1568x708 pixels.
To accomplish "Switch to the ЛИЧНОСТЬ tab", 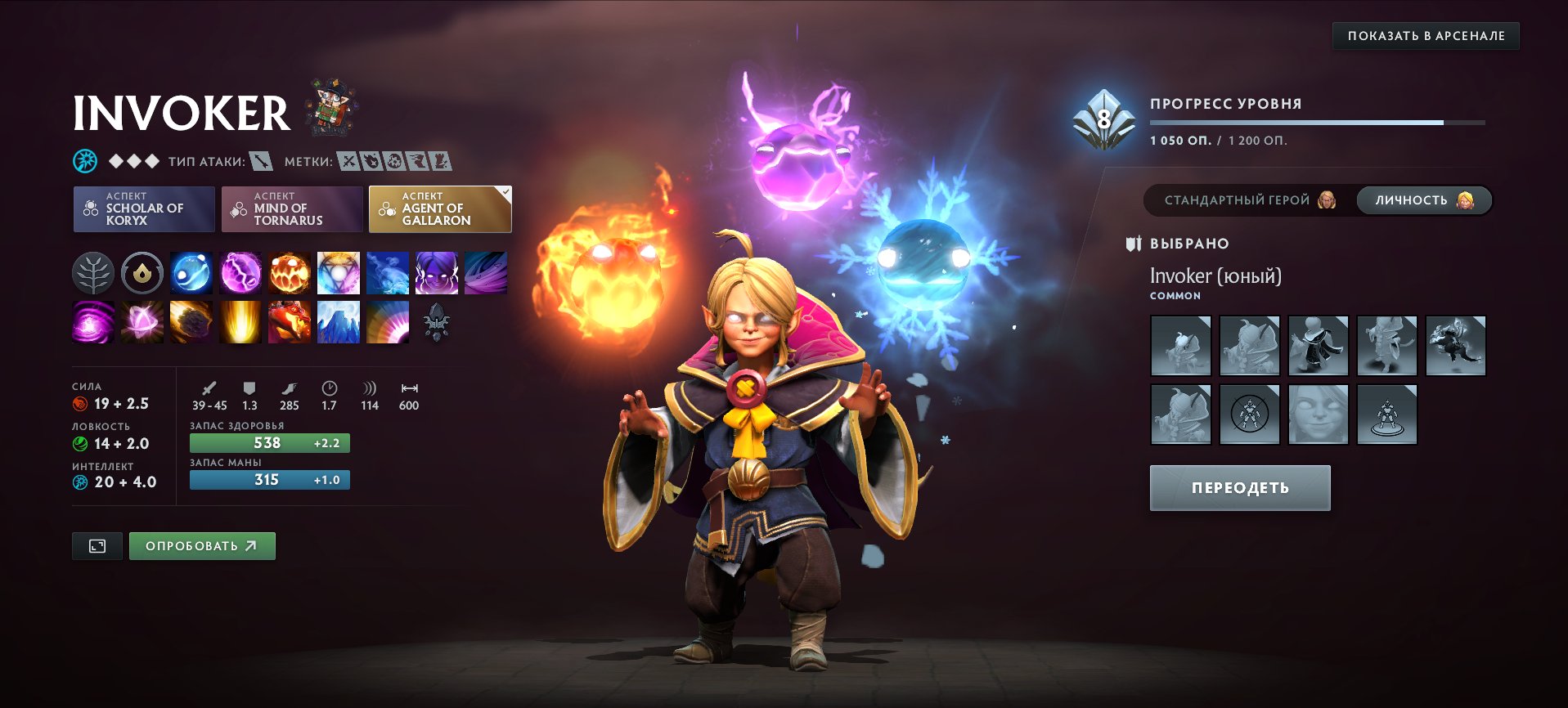I will click(x=1423, y=200).
